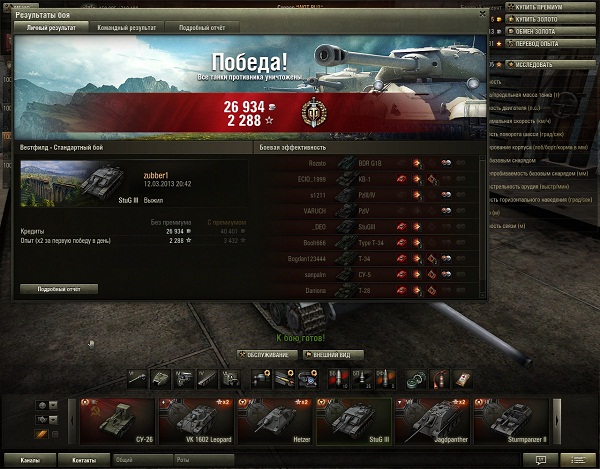Click the Исследовать research button

549,65
